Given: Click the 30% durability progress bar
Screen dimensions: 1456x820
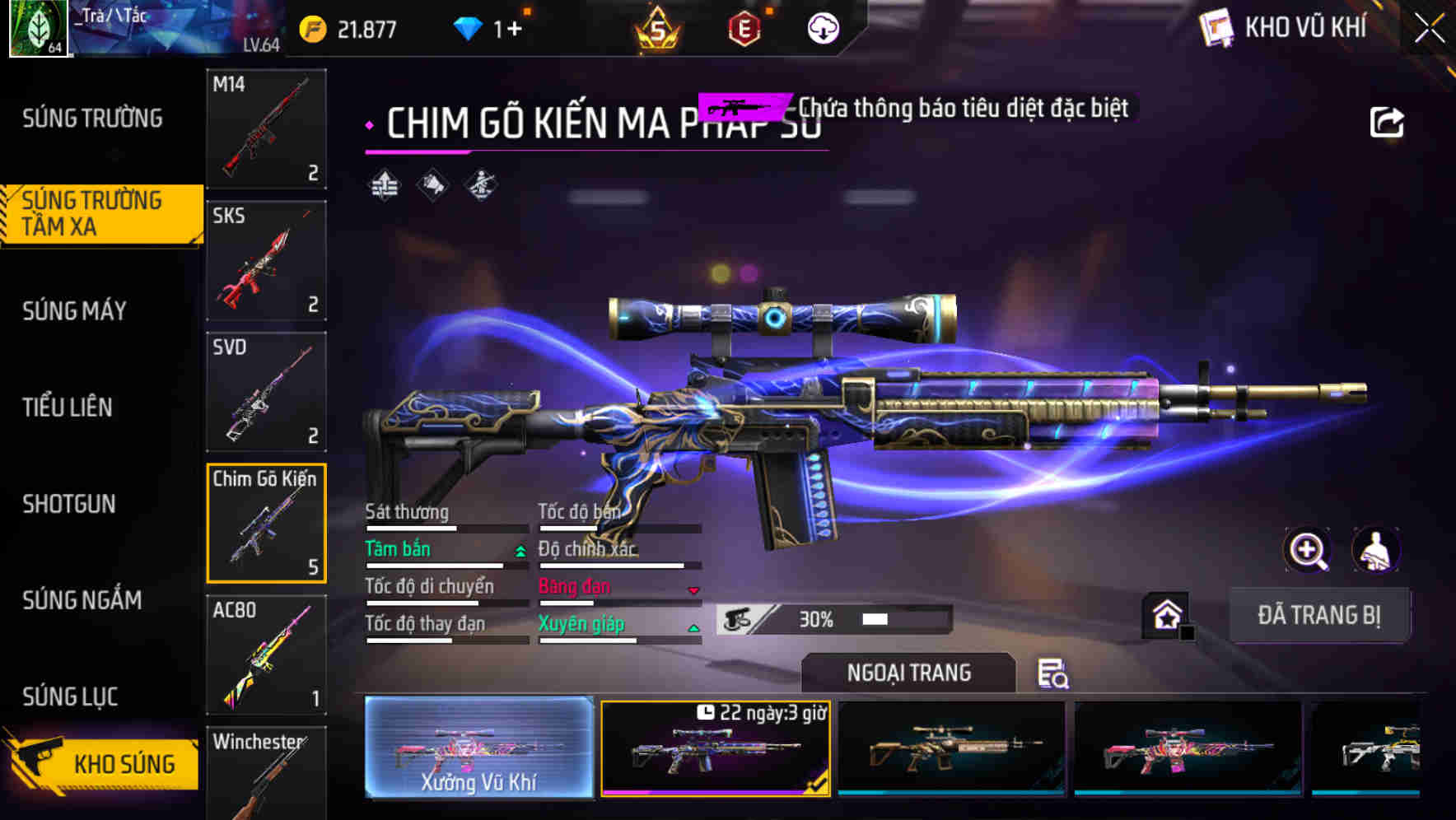Looking at the screenshot, I should (x=832, y=618).
